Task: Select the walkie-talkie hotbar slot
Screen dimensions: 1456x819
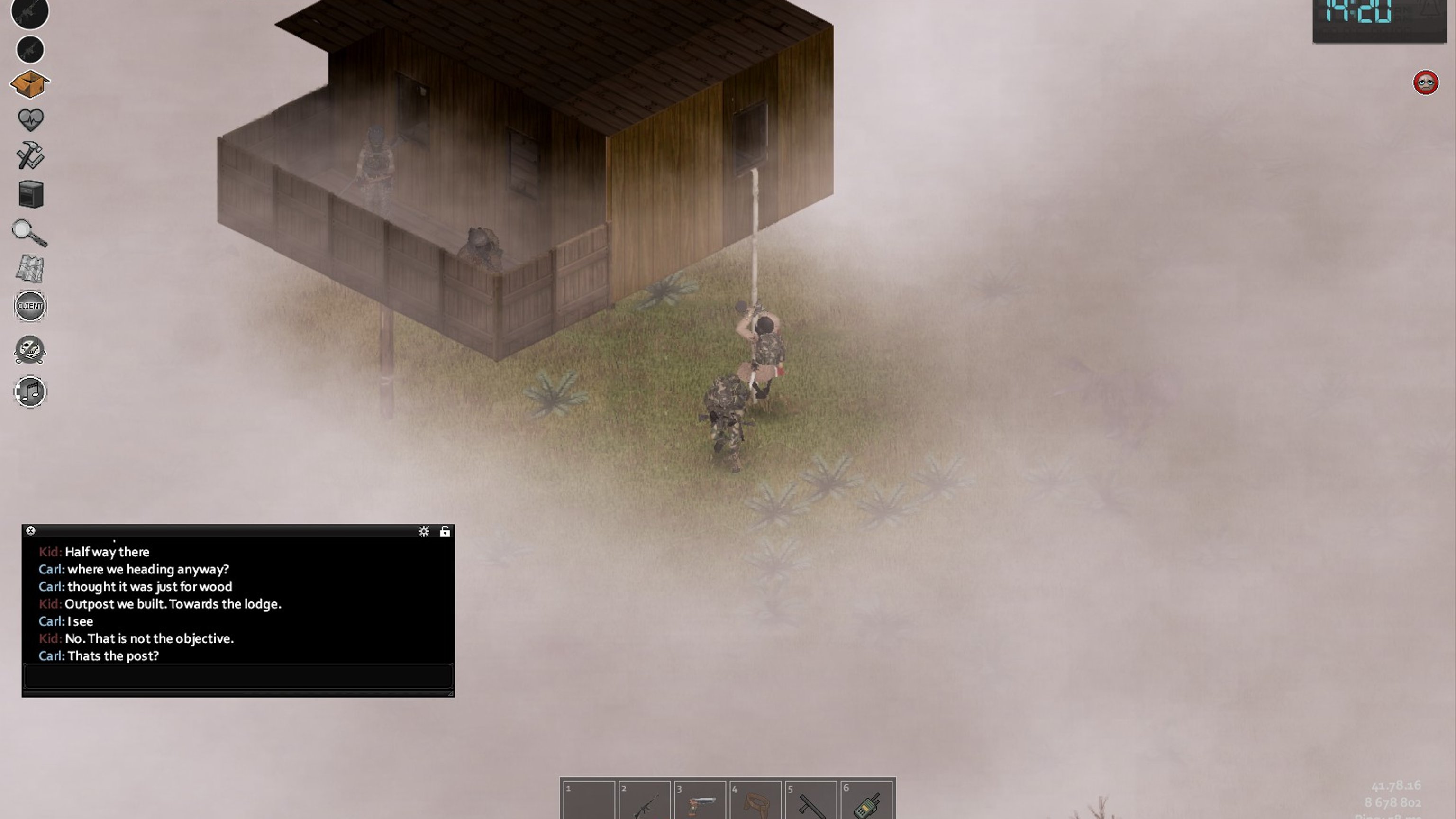Action: coord(866,801)
